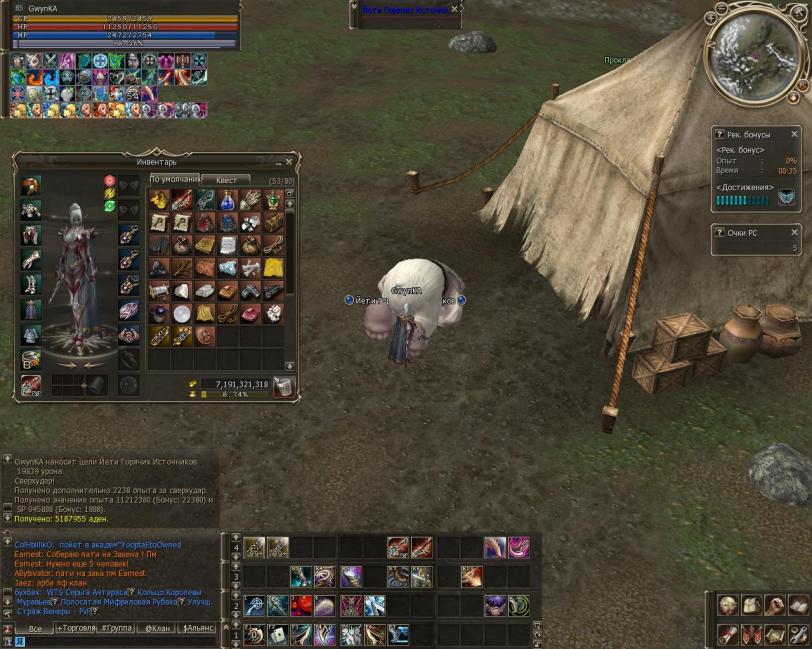Close the Рек. бонусы panel
This screenshot has width=812, height=649.
tap(795, 134)
